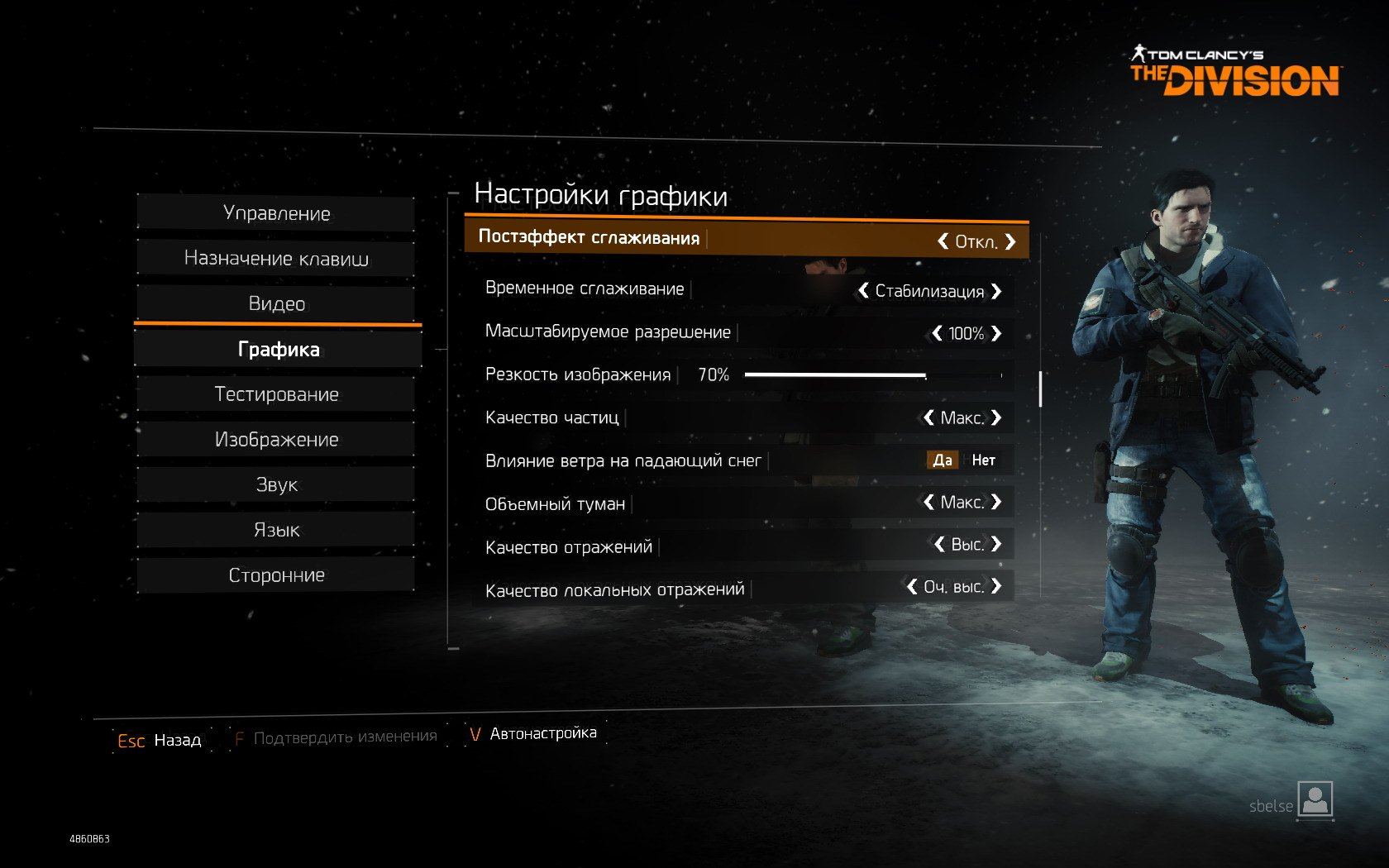Click left arrow on Объемный туман
Image resolution: width=1389 pixels, height=868 pixels.
point(928,502)
